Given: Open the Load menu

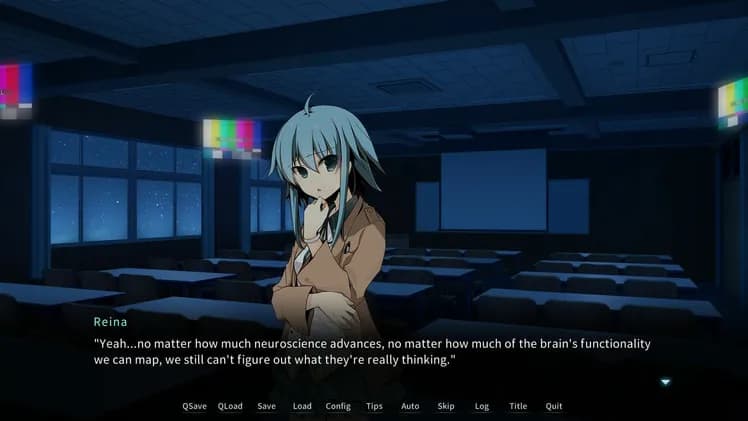Looking at the screenshot, I should pyautogui.click(x=302, y=406).
